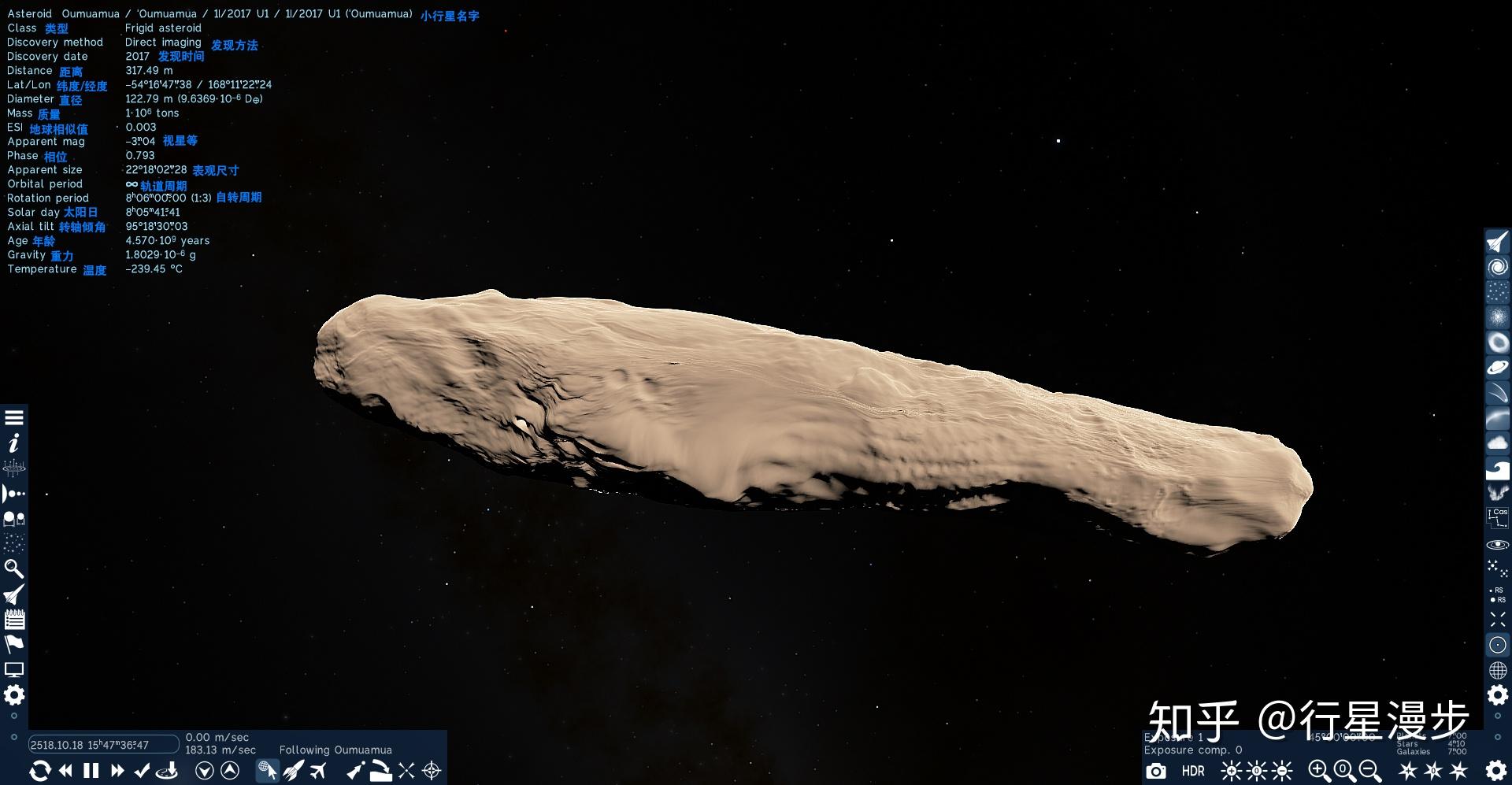This screenshot has height=785, width=1512.
Task: Click the spiral galaxy icon on right sidebar
Action: point(1497,265)
